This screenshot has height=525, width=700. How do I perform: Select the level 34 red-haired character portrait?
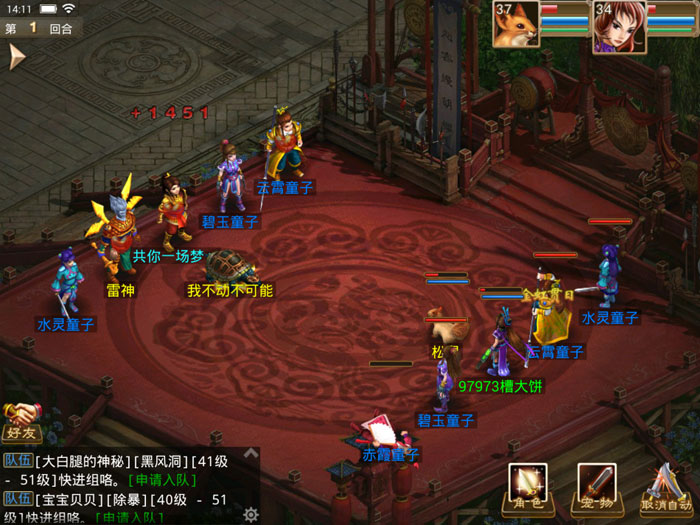pos(617,26)
